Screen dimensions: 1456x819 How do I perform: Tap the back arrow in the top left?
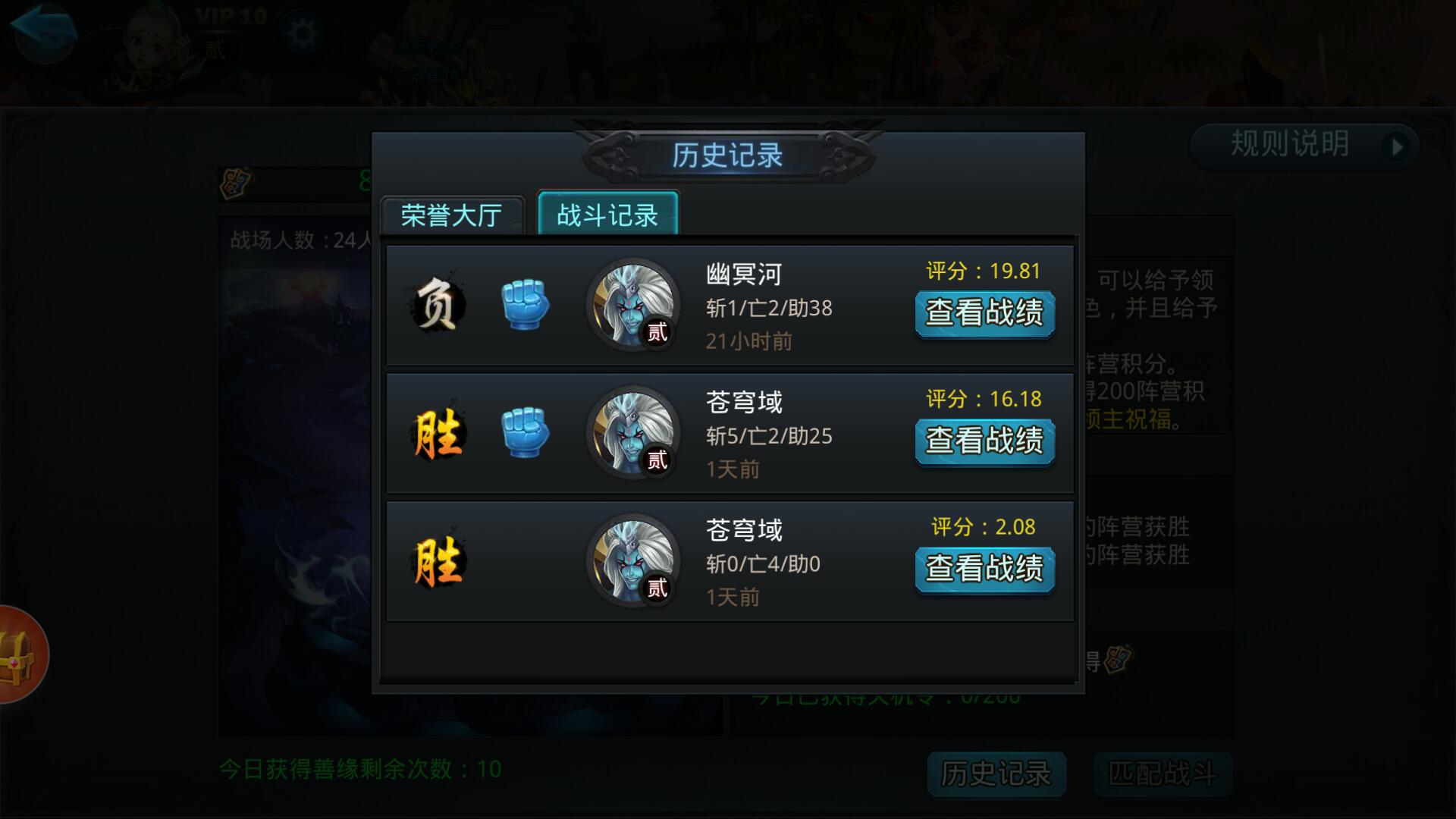(43, 30)
